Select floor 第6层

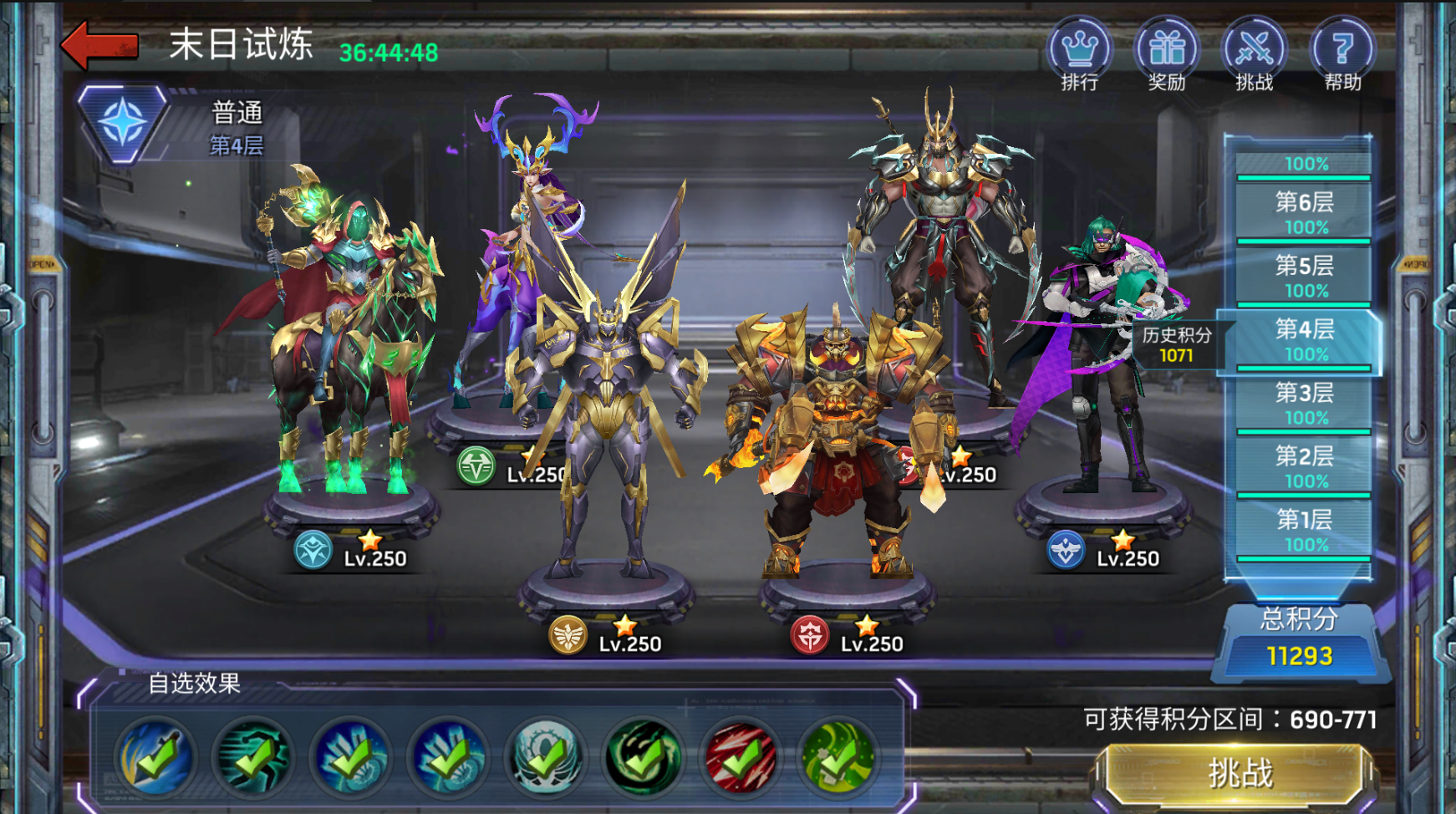1304,212
